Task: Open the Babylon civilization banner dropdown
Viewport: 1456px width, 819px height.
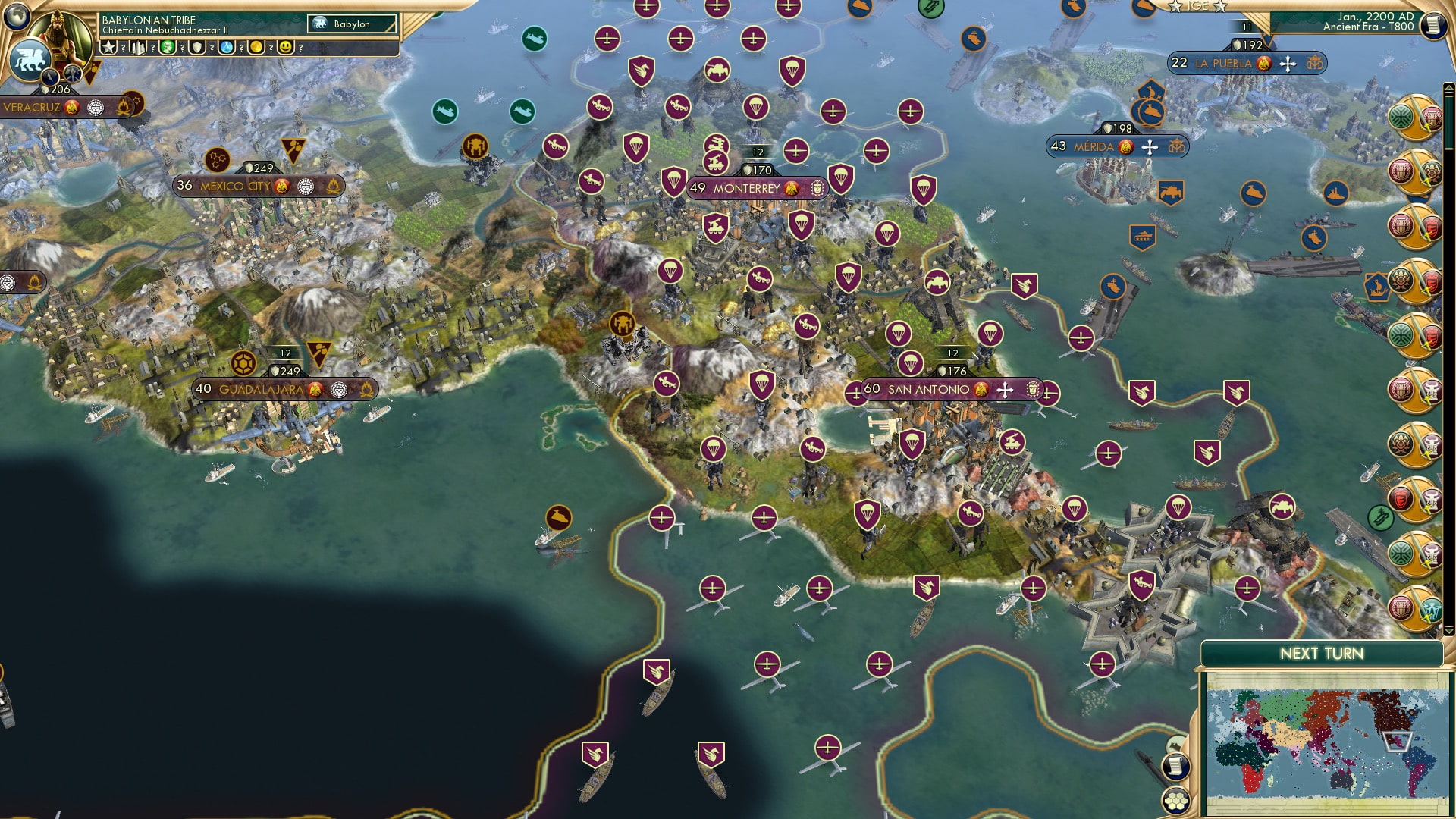Action: (x=353, y=24)
